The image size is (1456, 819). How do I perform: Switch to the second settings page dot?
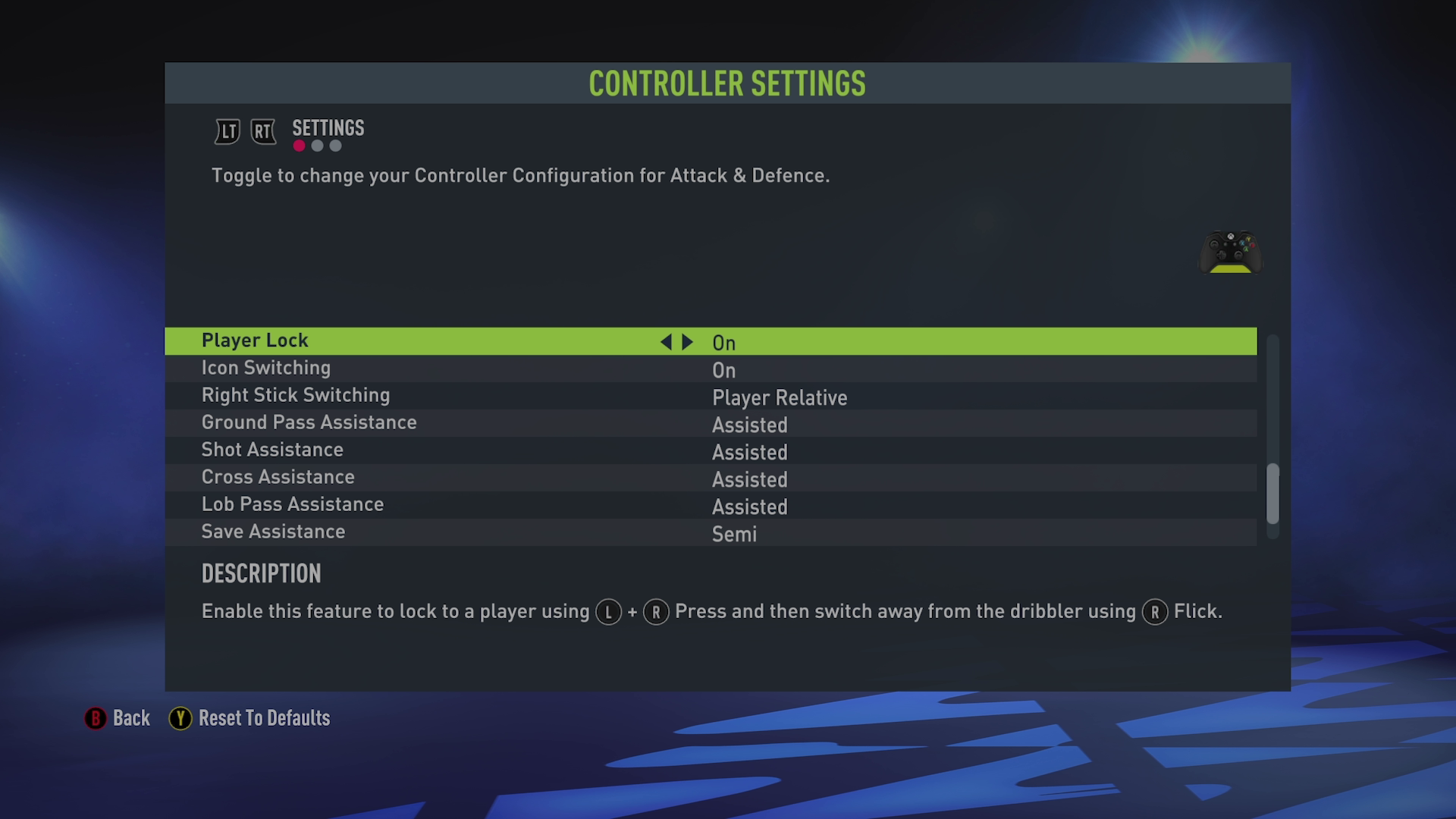click(x=317, y=146)
